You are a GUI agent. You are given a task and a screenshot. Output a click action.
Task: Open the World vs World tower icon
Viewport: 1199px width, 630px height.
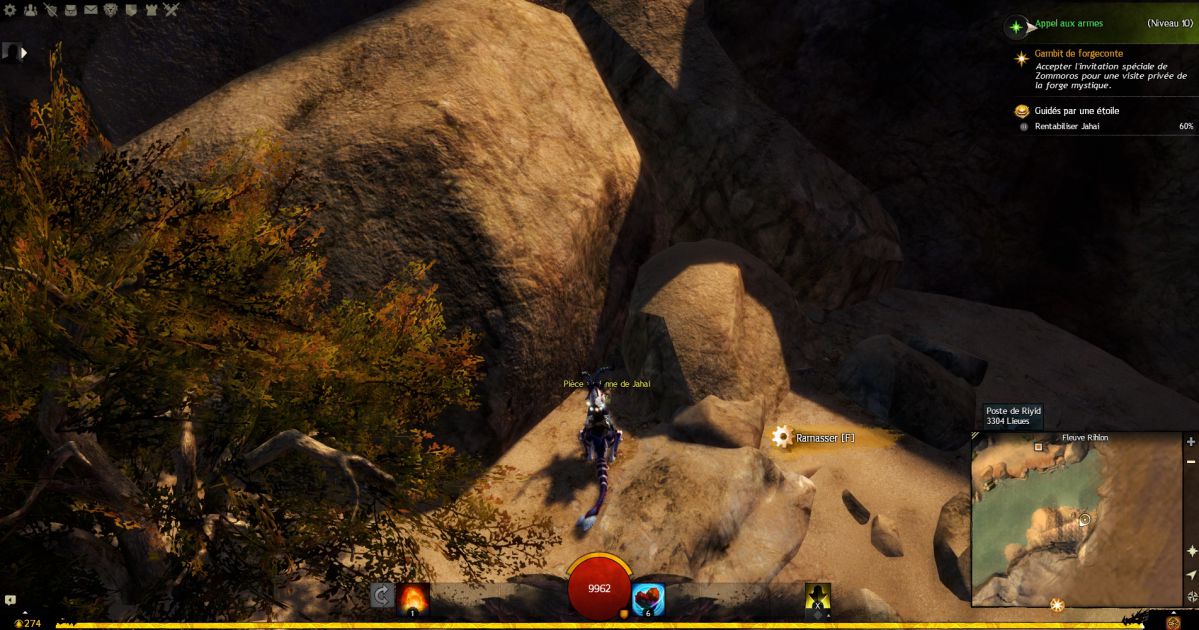coord(150,10)
